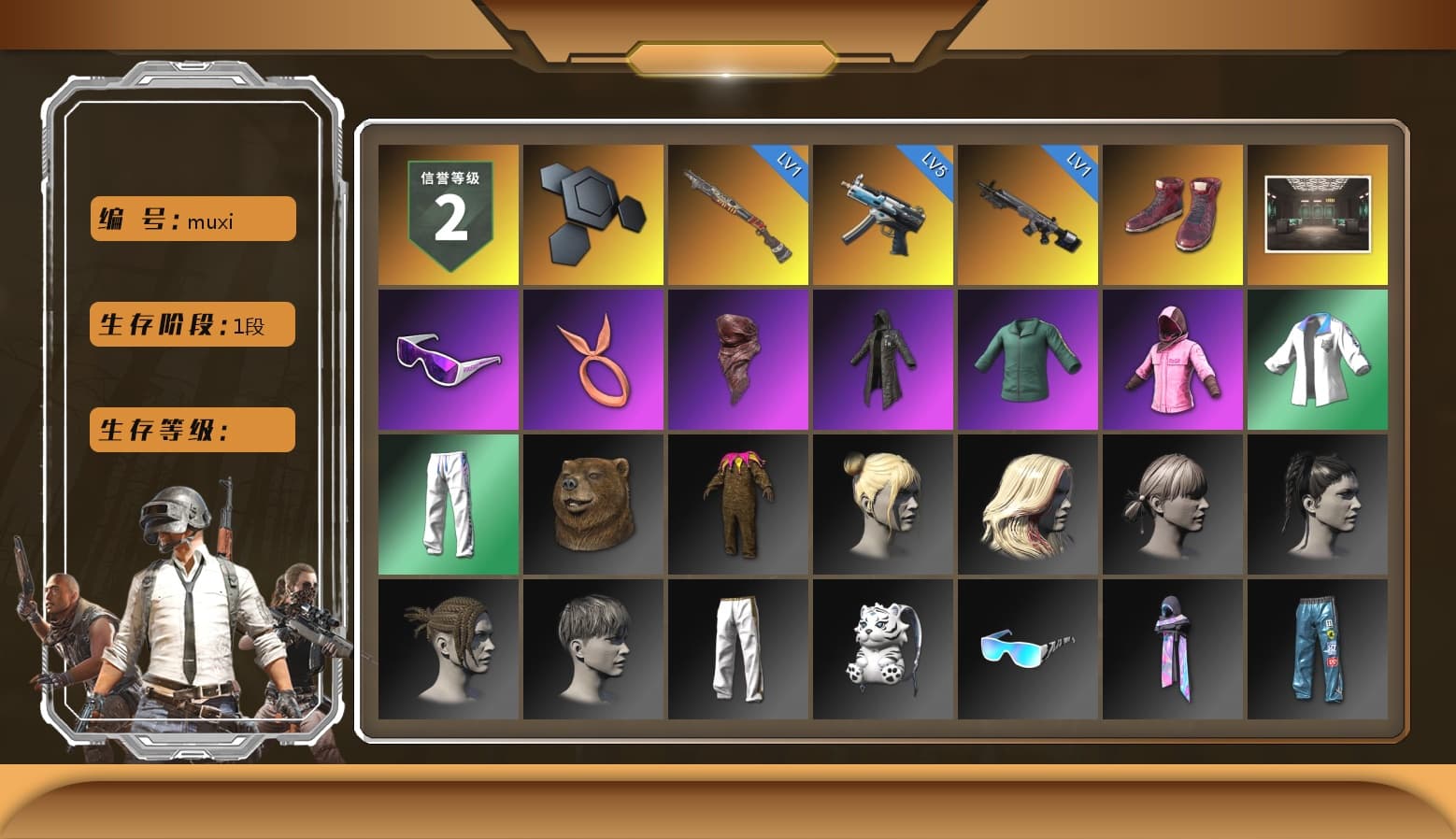This screenshot has width=1456, height=839.
Task: Open the indoor lobby scene picture
Action: [x=1318, y=213]
